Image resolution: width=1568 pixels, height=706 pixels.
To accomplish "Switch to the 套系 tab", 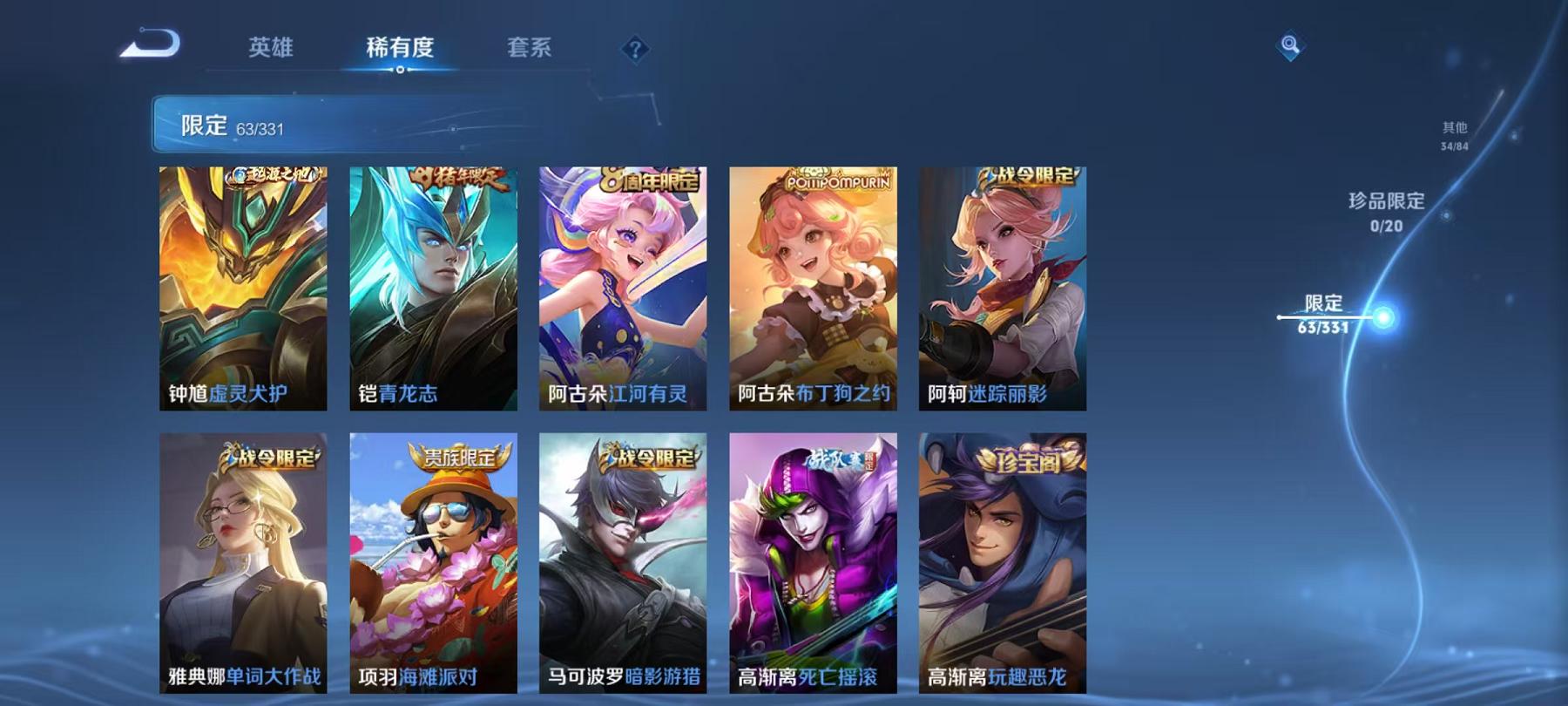I will click(x=531, y=48).
